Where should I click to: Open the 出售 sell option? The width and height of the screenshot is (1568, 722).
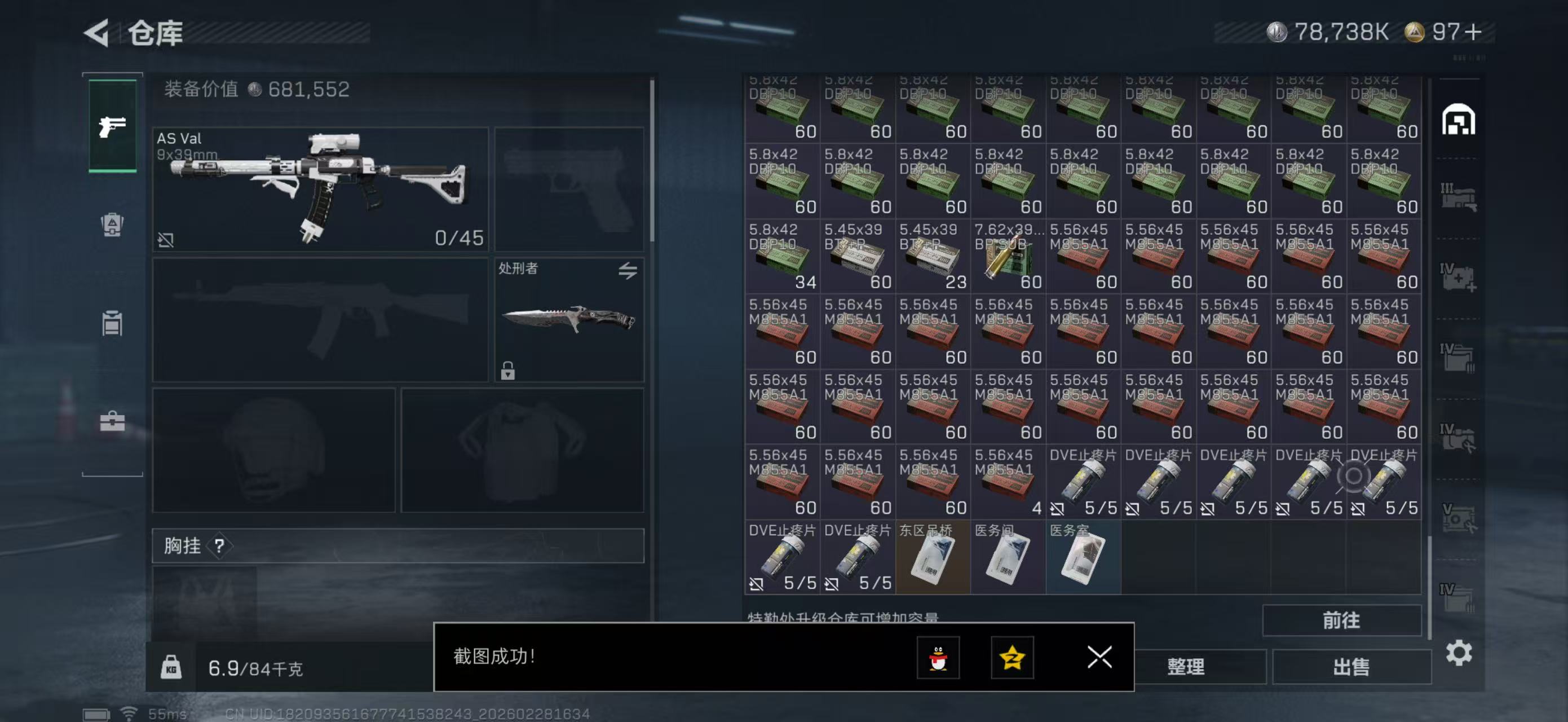[x=1351, y=667]
